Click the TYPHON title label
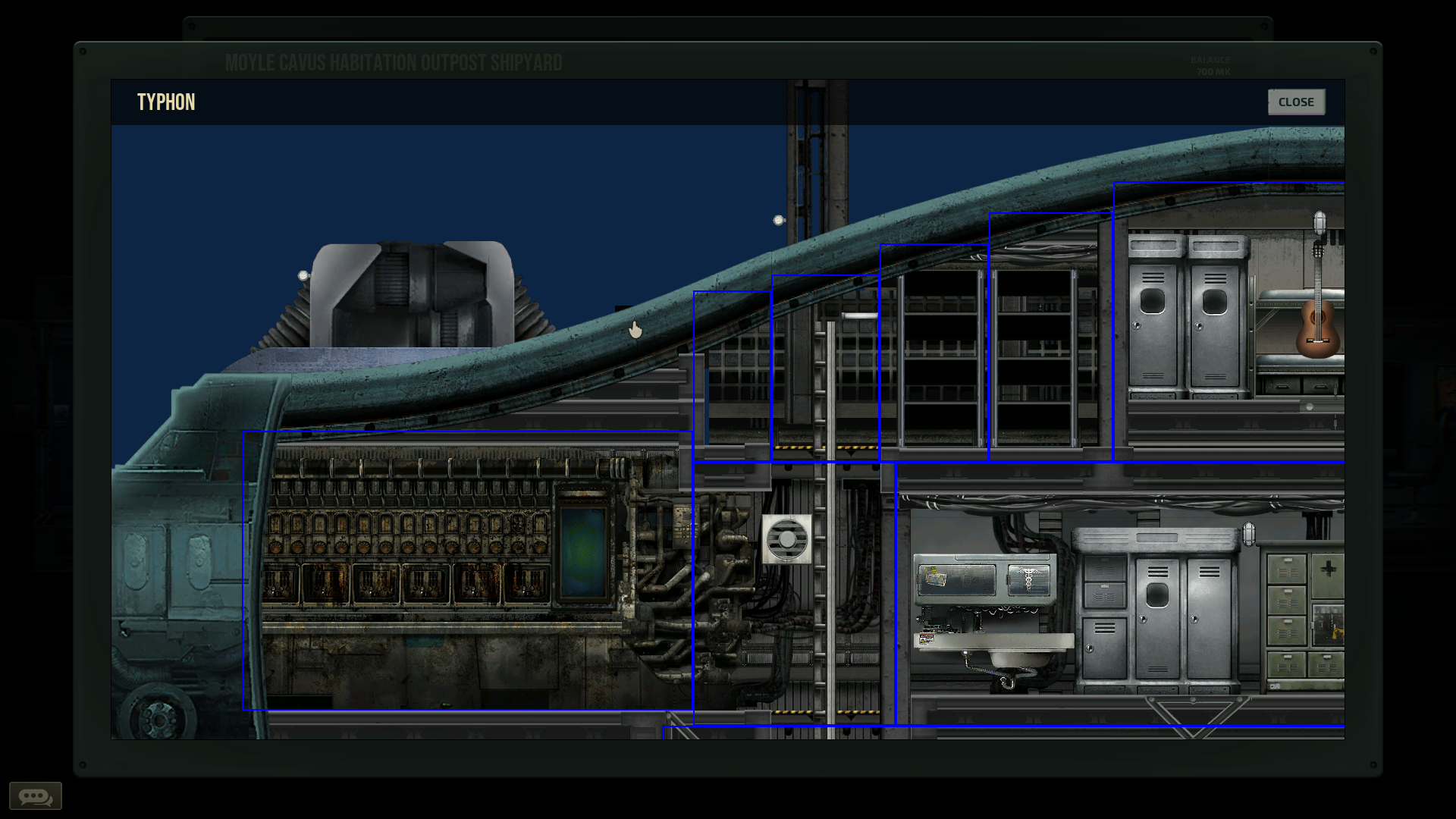 click(166, 102)
